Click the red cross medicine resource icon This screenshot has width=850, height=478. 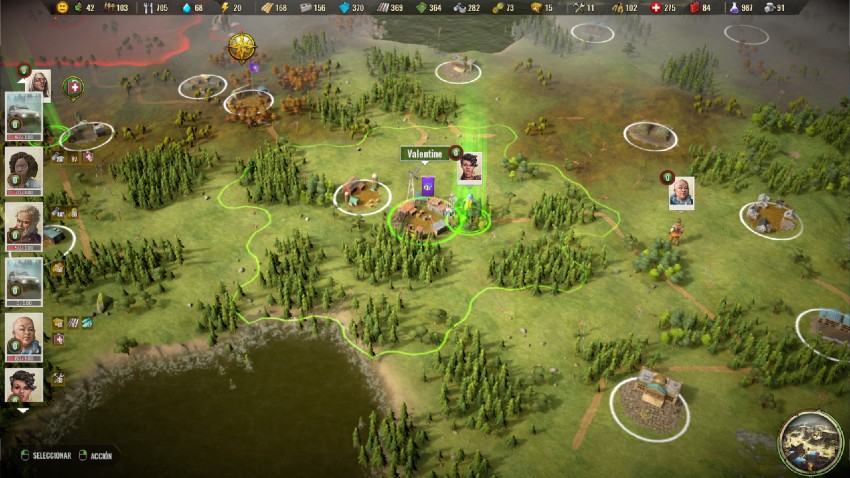tap(655, 7)
